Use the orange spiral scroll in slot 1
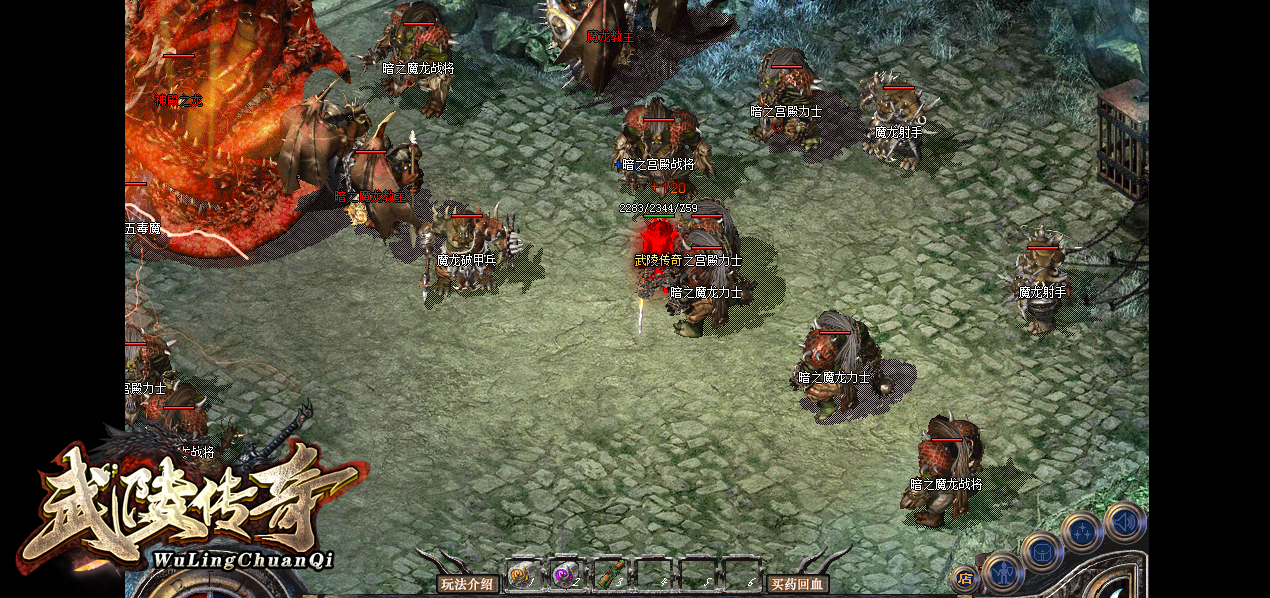The height and width of the screenshot is (598, 1270). point(522,575)
